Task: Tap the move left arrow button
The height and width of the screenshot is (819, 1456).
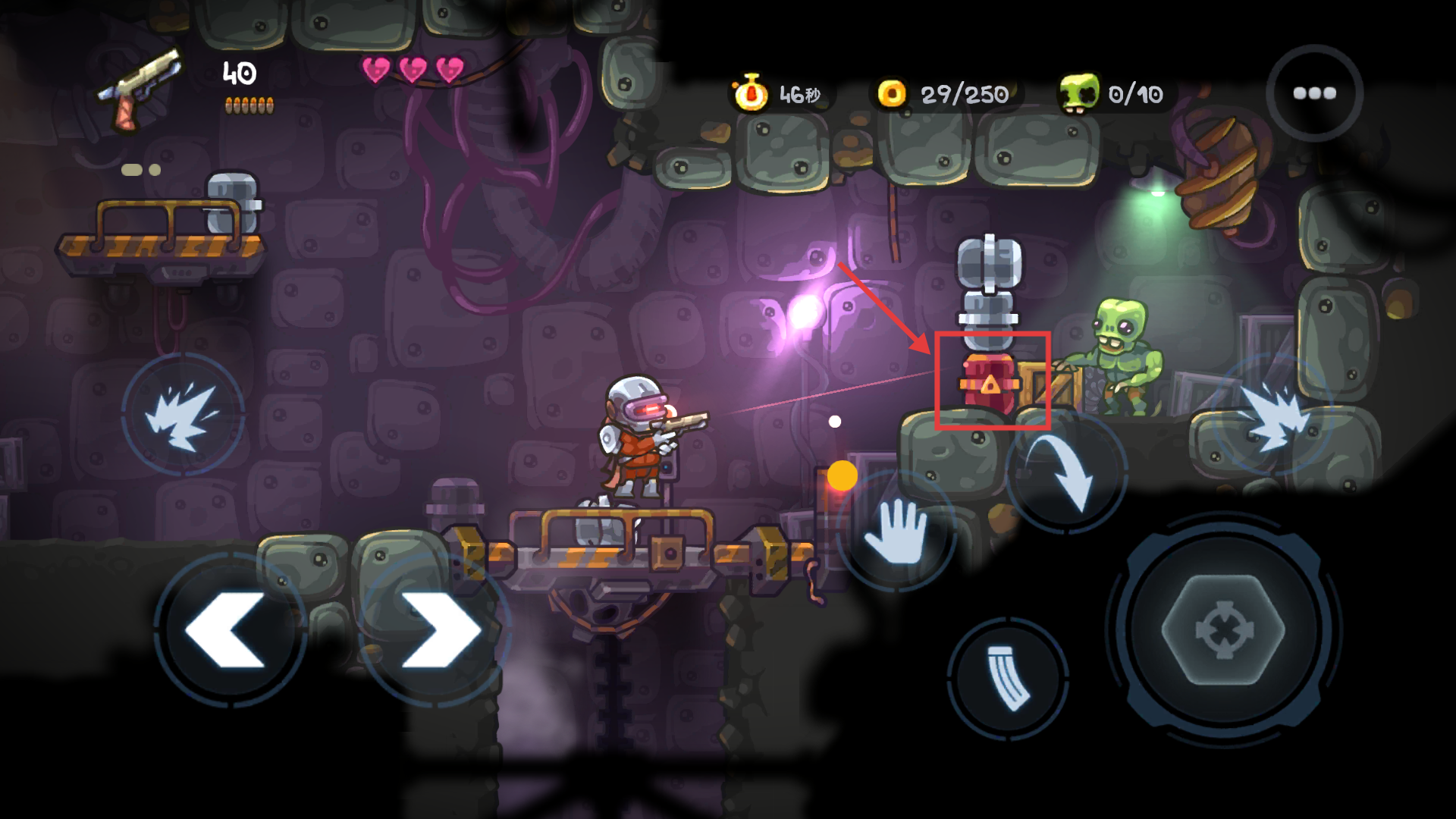Action: pyautogui.click(x=228, y=629)
